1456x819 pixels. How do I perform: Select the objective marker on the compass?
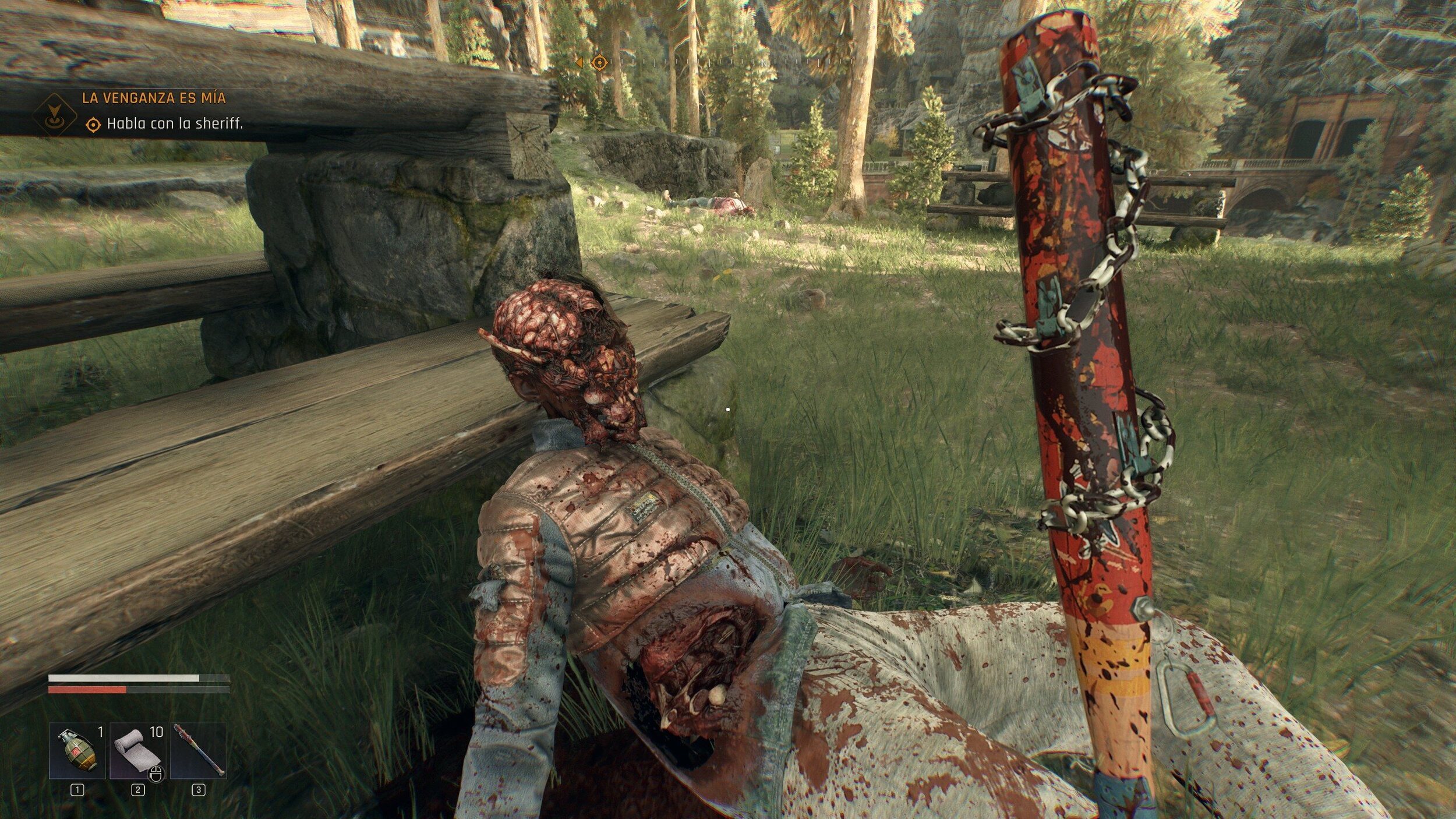coord(599,62)
